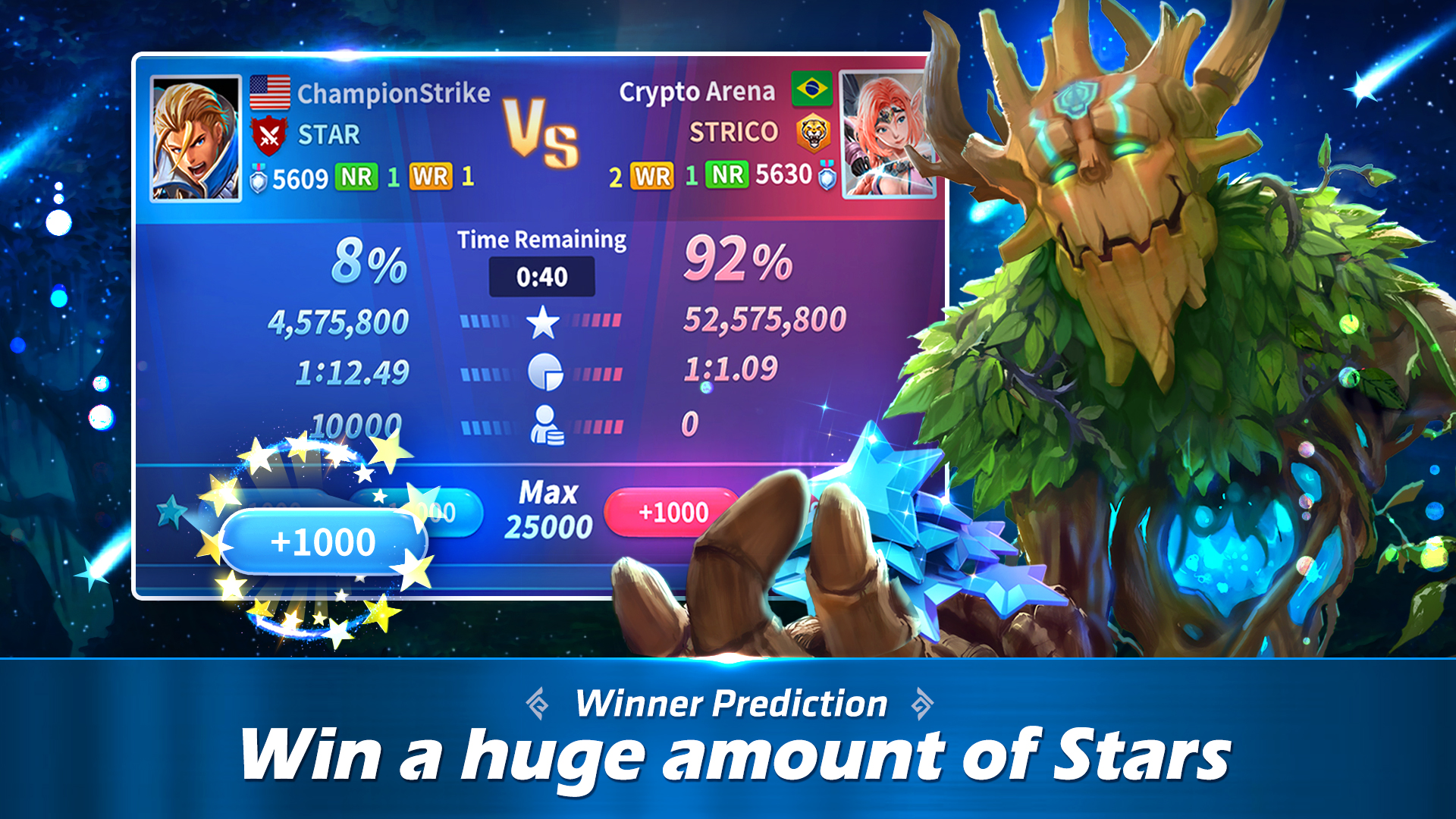The height and width of the screenshot is (819, 1456).
Task: Click the tiger STRICO guild emblem
Action: click(x=814, y=131)
